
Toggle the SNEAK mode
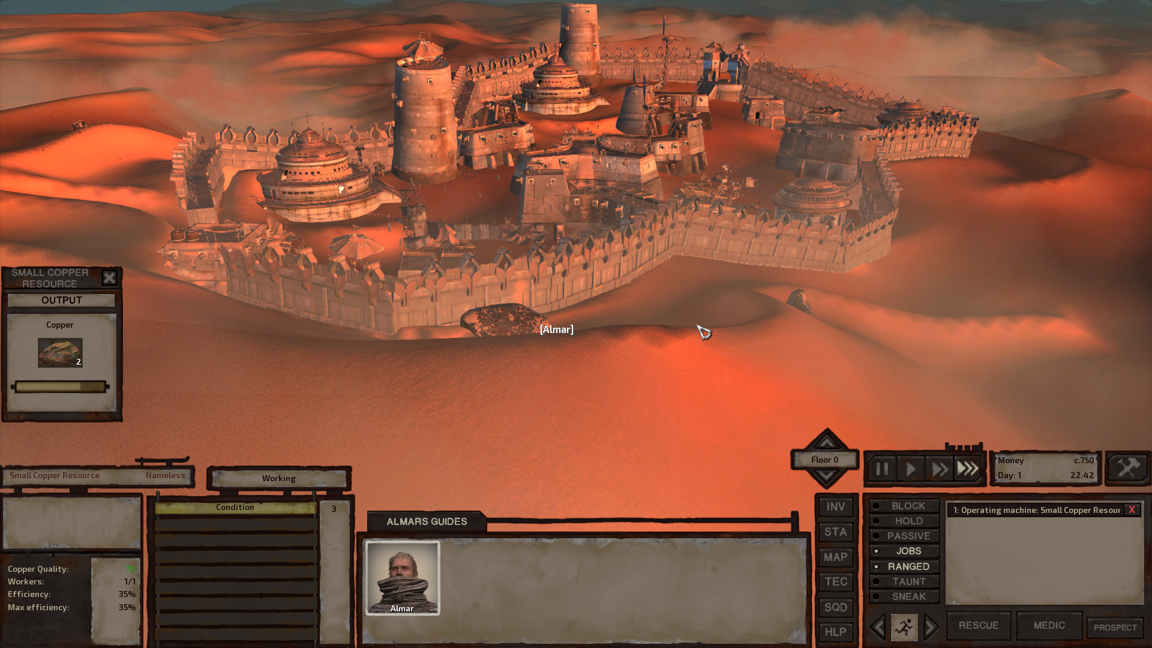coord(906,596)
